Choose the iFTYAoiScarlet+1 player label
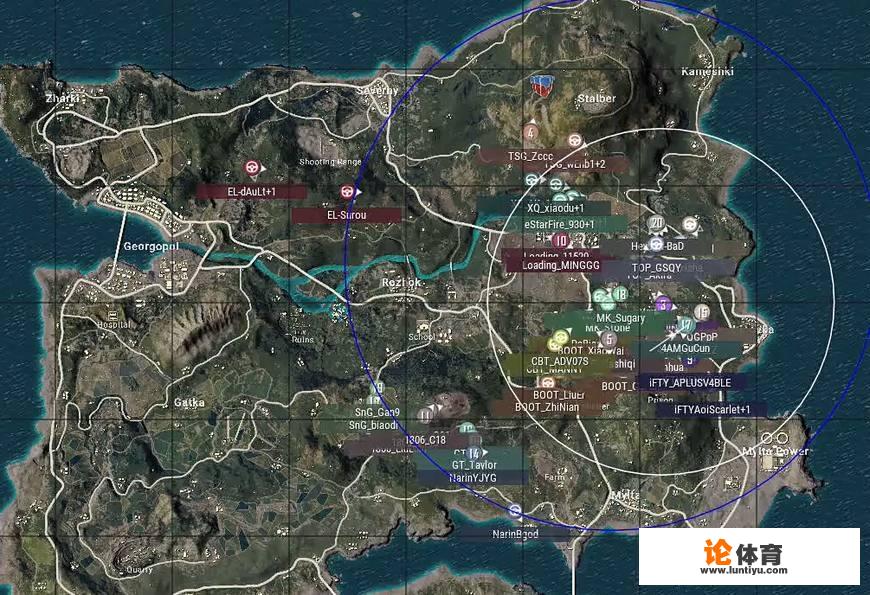 [712, 409]
